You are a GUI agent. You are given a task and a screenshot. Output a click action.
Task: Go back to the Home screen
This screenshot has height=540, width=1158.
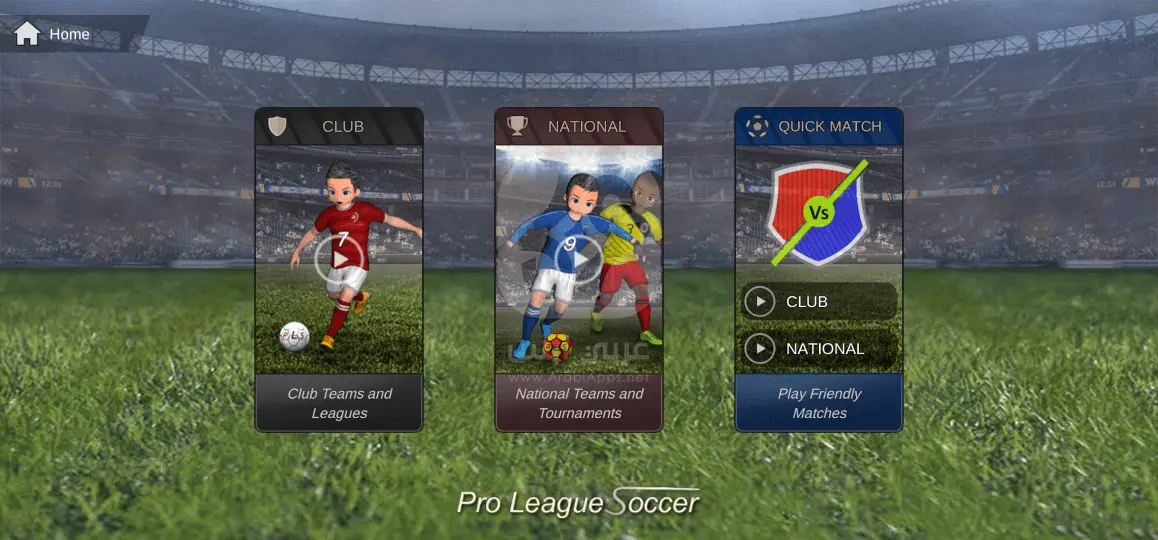pyautogui.click(x=52, y=34)
